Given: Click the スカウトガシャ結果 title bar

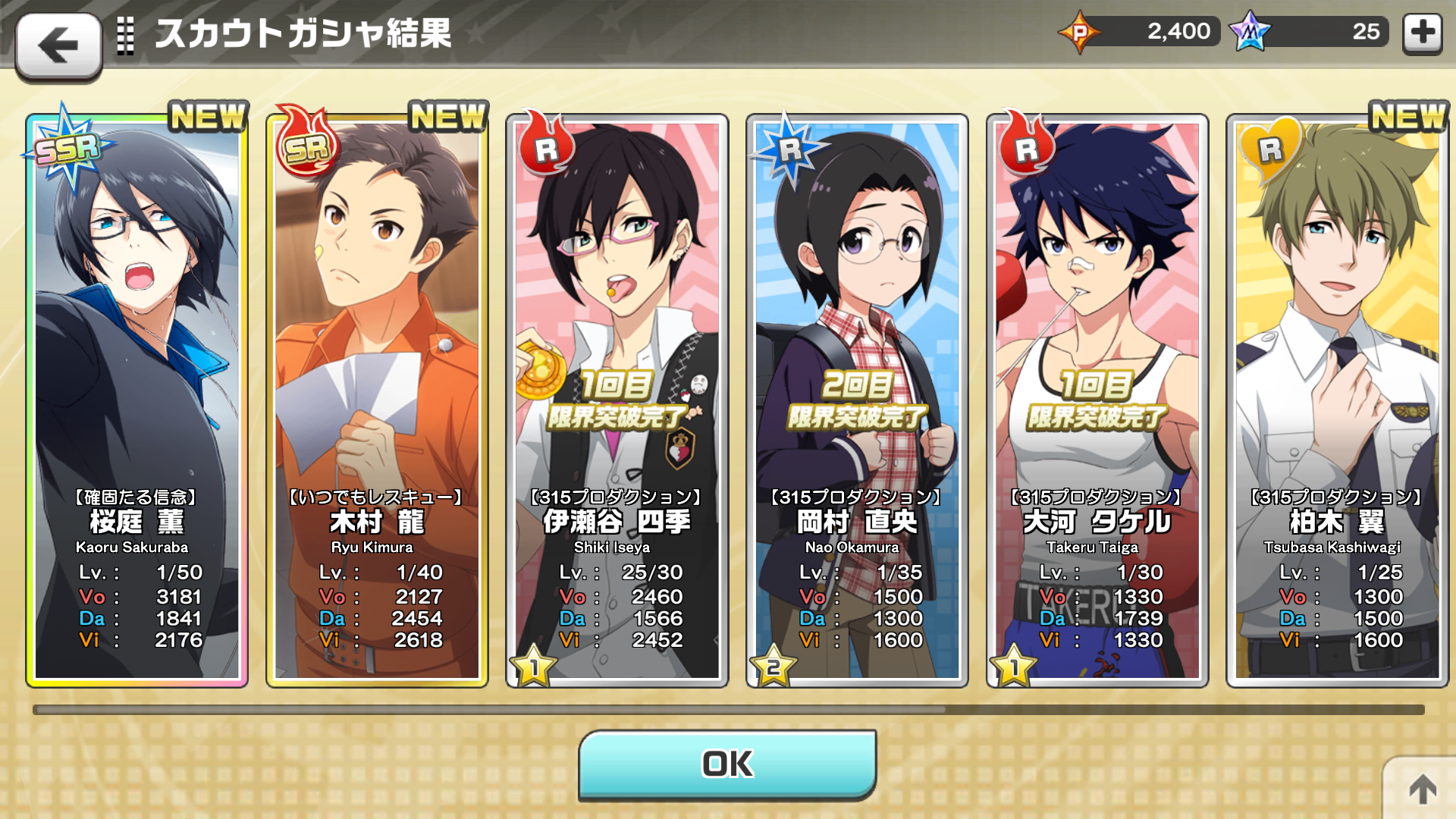Looking at the screenshot, I should pyautogui.click(x=303, y=32).
